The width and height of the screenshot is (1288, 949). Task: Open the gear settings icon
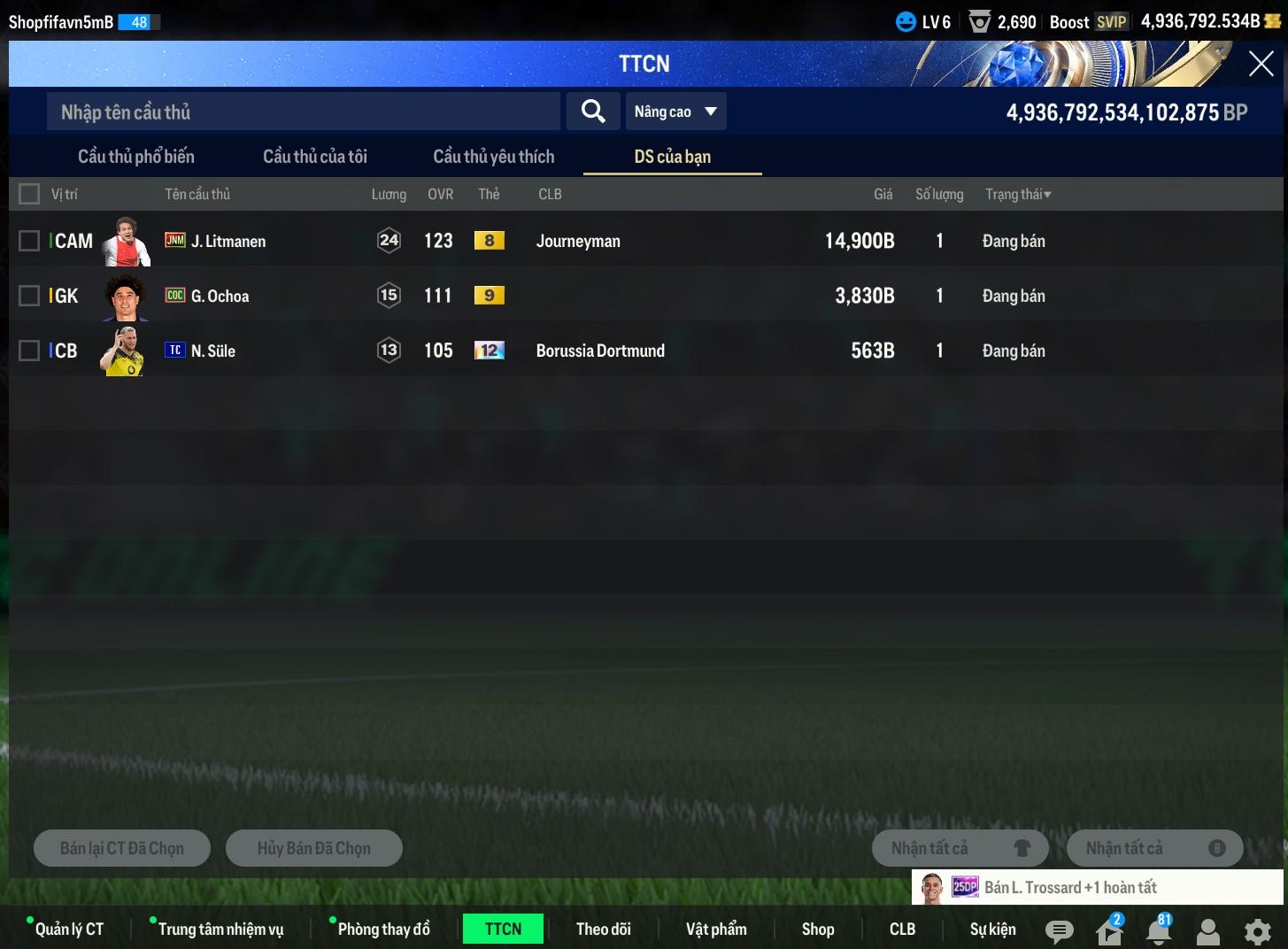point(1257,931)
